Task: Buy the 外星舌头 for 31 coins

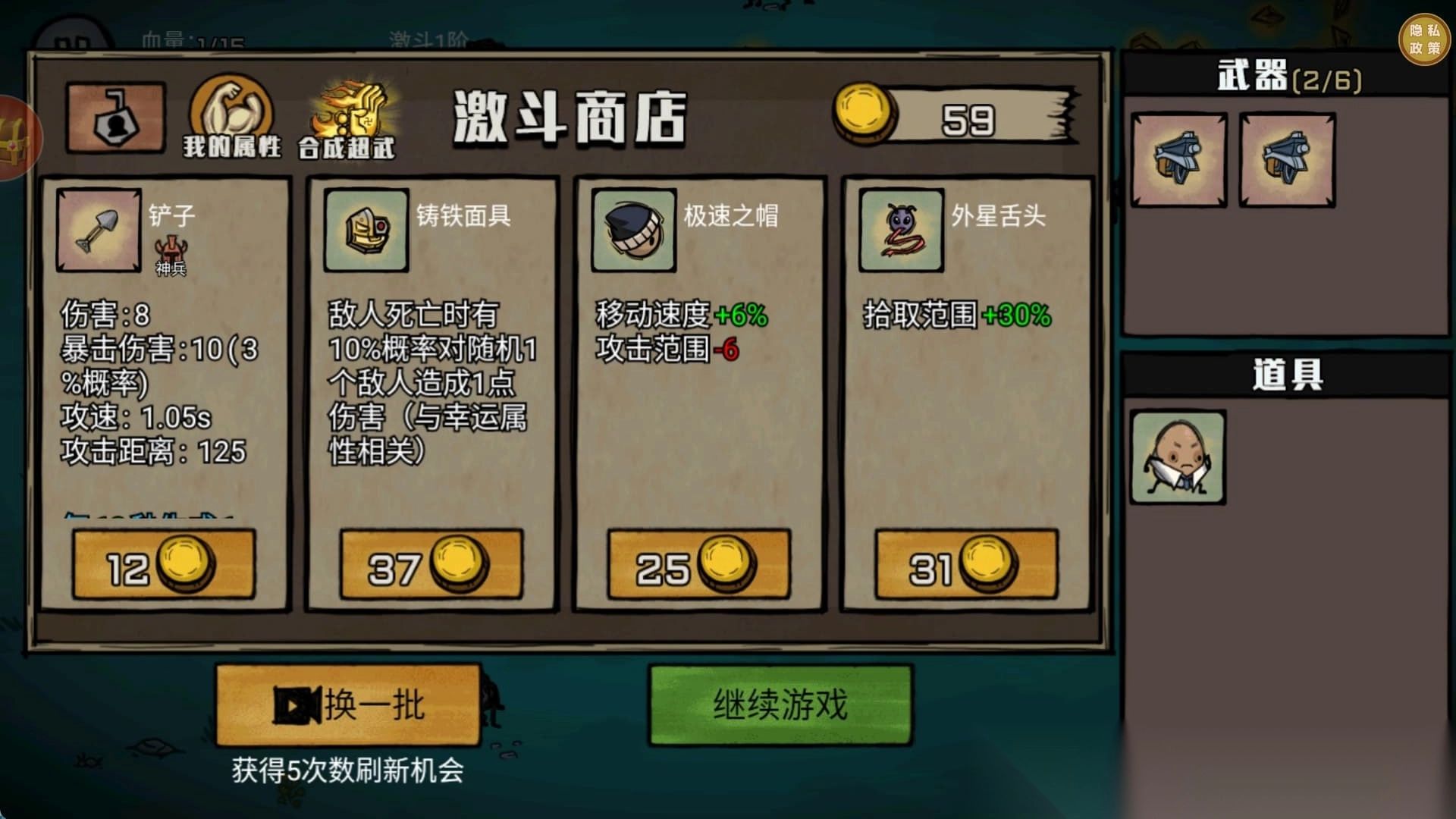Action: point(964,563)
